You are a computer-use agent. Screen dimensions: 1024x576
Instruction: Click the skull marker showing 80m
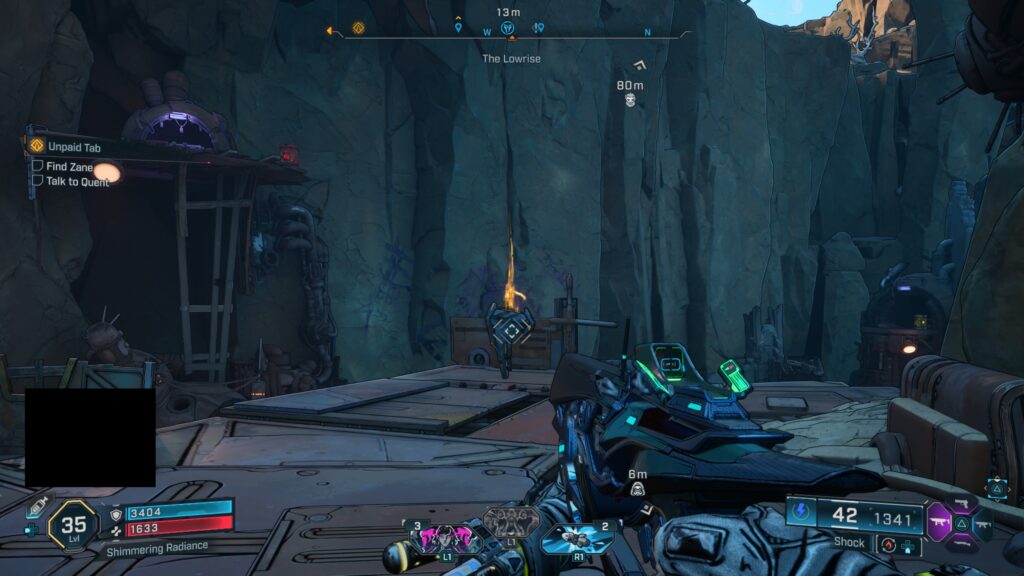631,101
